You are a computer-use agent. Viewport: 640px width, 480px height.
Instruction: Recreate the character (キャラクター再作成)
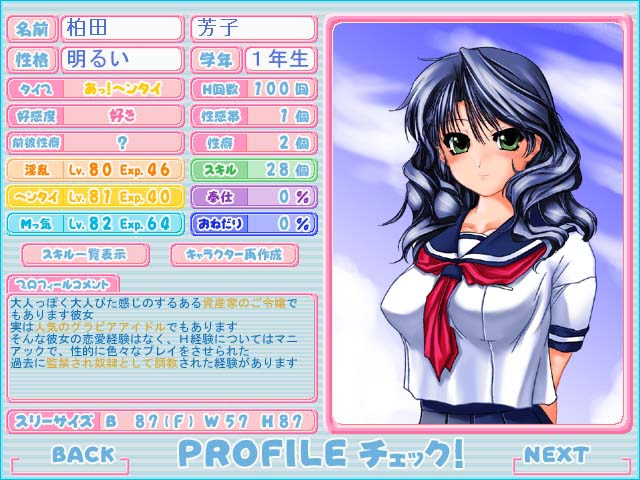point(235,254)
